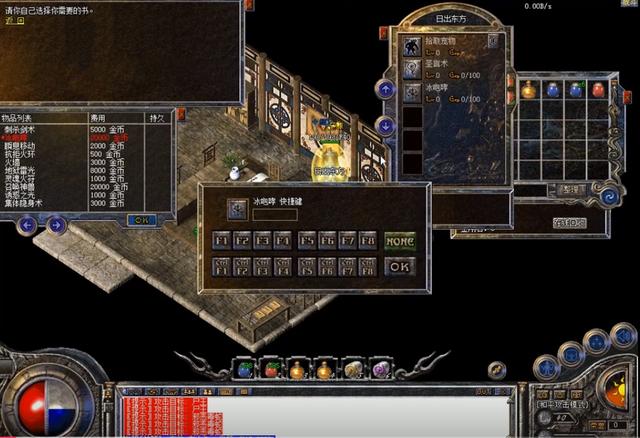Go to the next shop list page
Screen dimensions: 640x438
click(x=57, y=225)
